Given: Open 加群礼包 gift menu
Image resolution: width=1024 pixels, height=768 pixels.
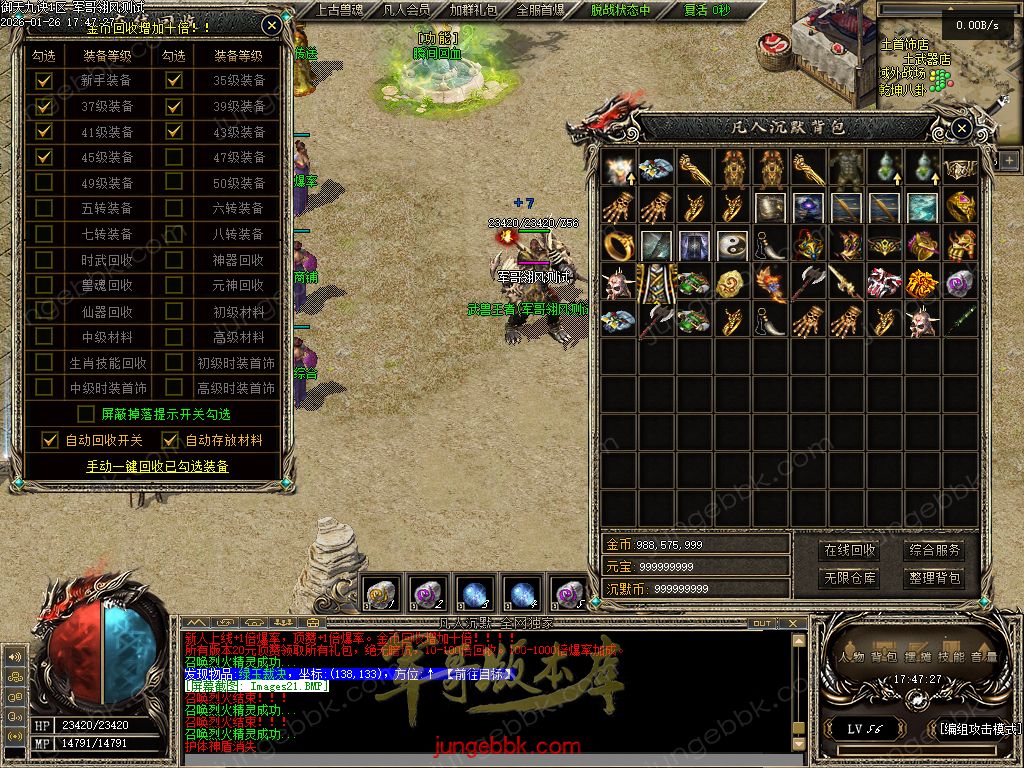Looking at the screenshot, I should click(473, 10).
